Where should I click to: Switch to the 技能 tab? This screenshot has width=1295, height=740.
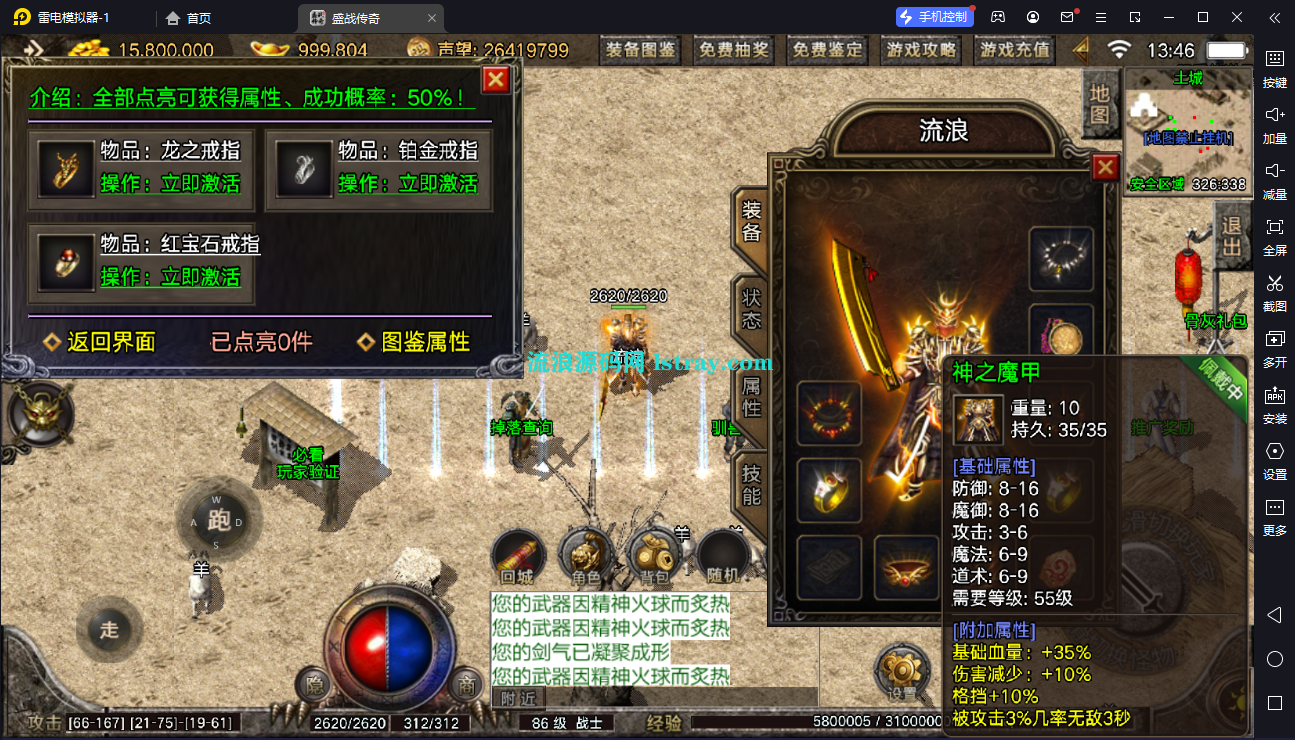[x=752, y=485]
